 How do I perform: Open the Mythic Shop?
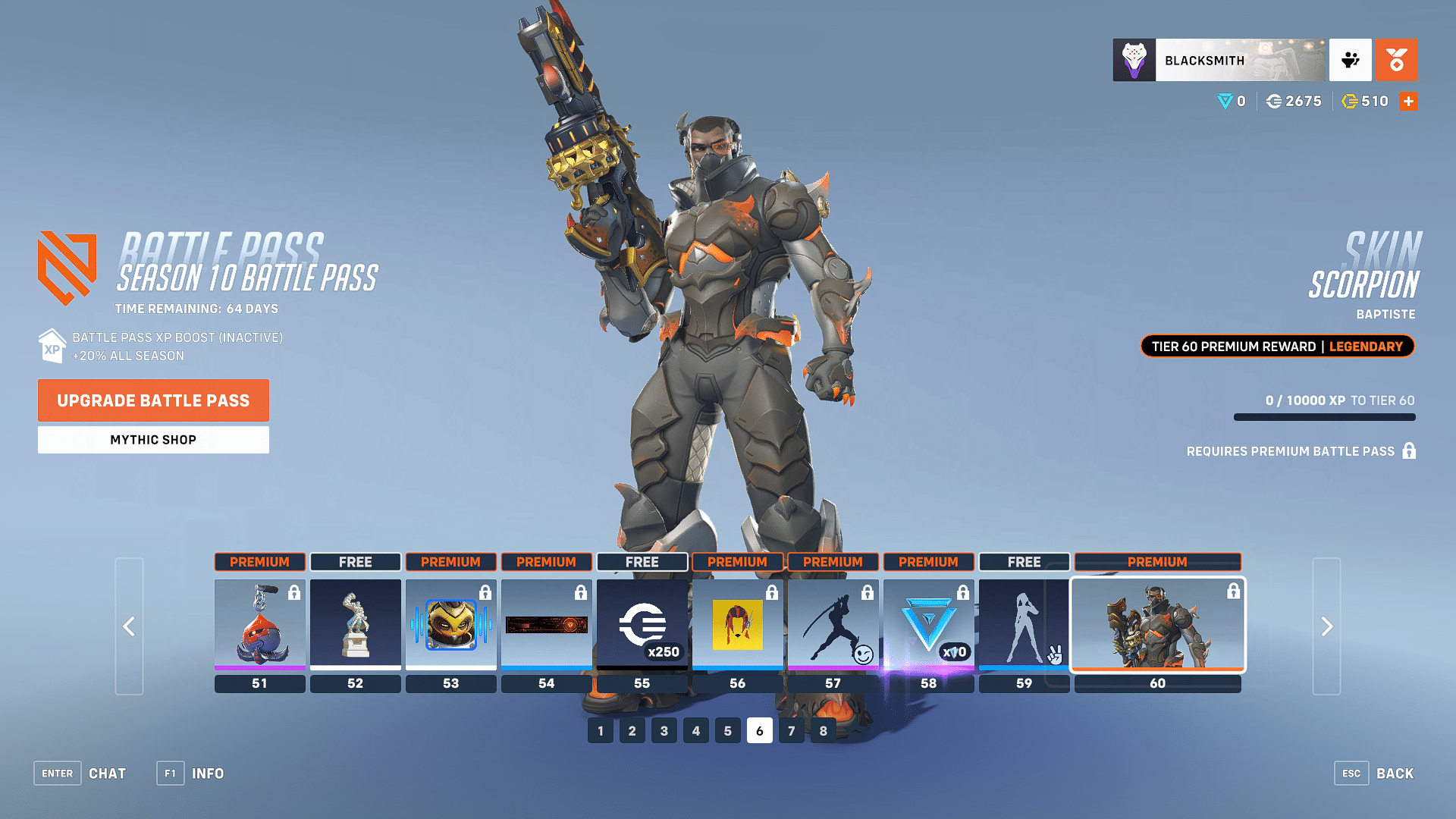[x=152, y=439]
